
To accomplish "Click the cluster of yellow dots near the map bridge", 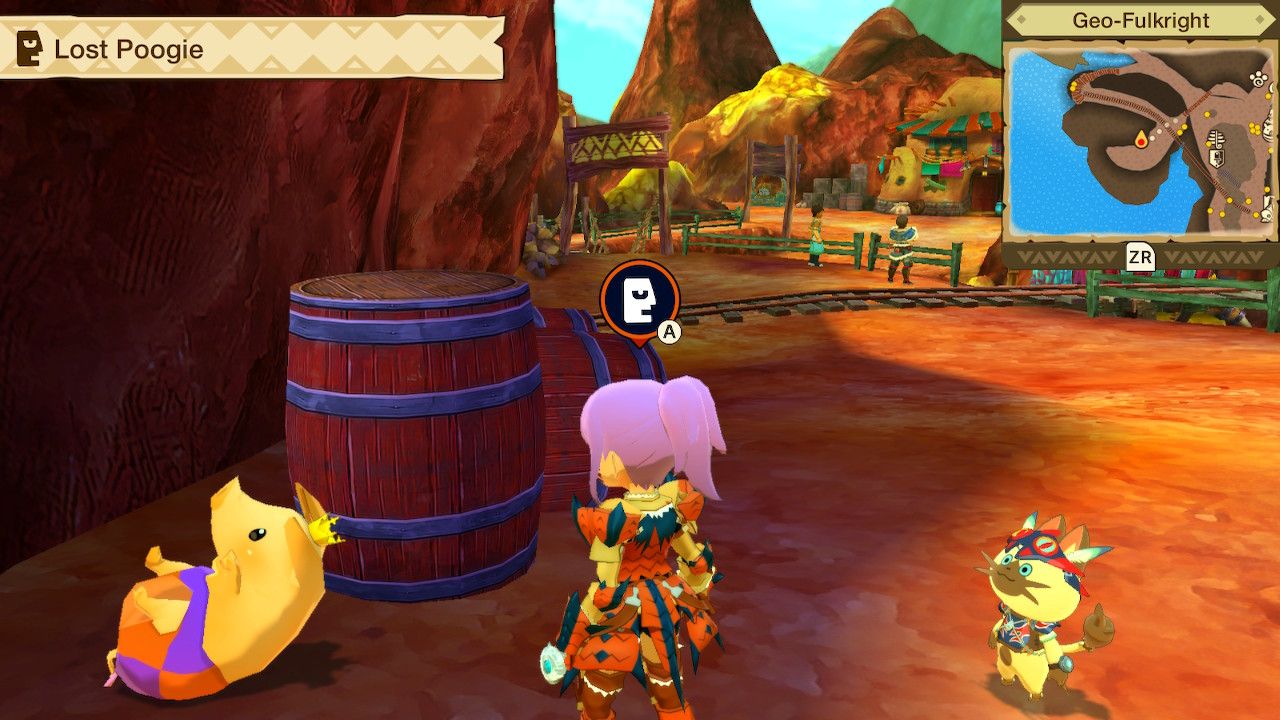I will pyautogui.click(x=1074, y=86).
